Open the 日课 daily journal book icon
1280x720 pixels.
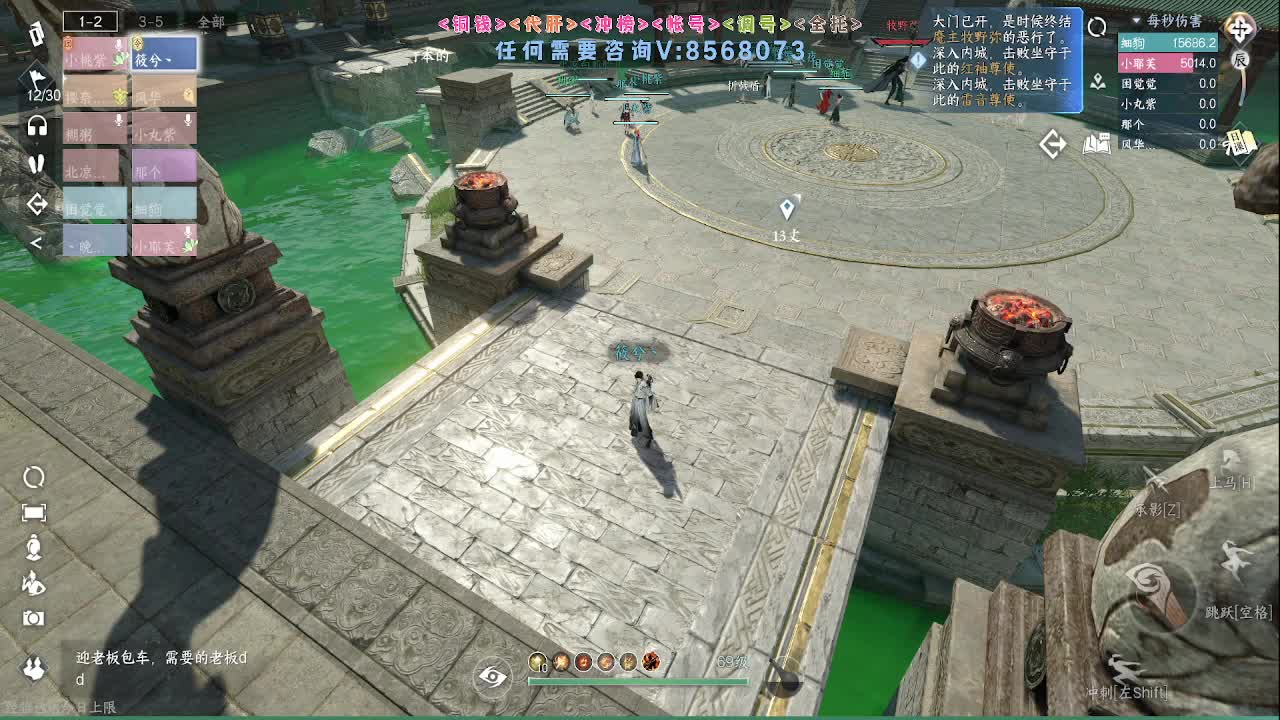click(x=1242, y=142)
